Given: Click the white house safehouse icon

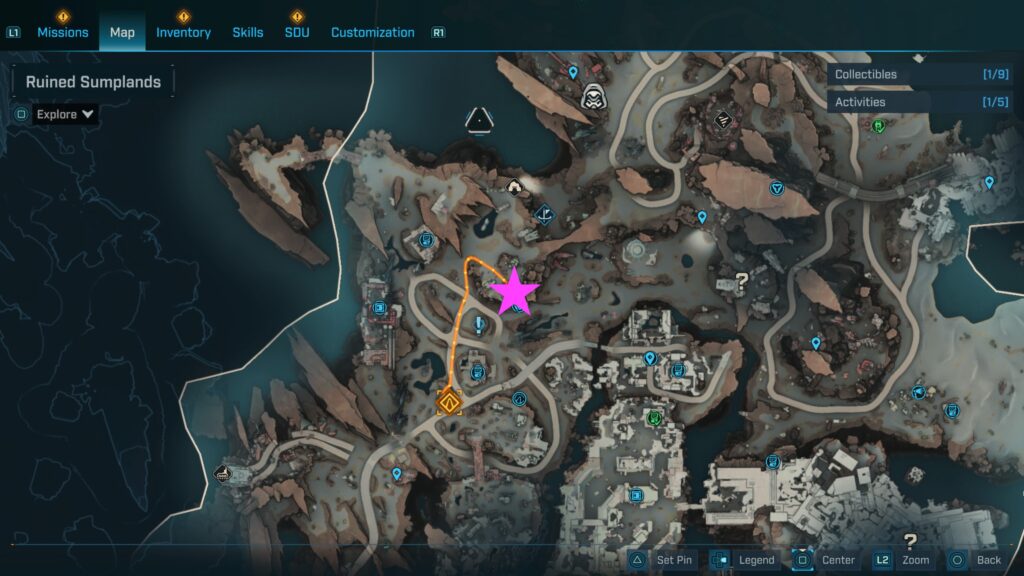Looking at the screenshot, I should pos(515,185).
